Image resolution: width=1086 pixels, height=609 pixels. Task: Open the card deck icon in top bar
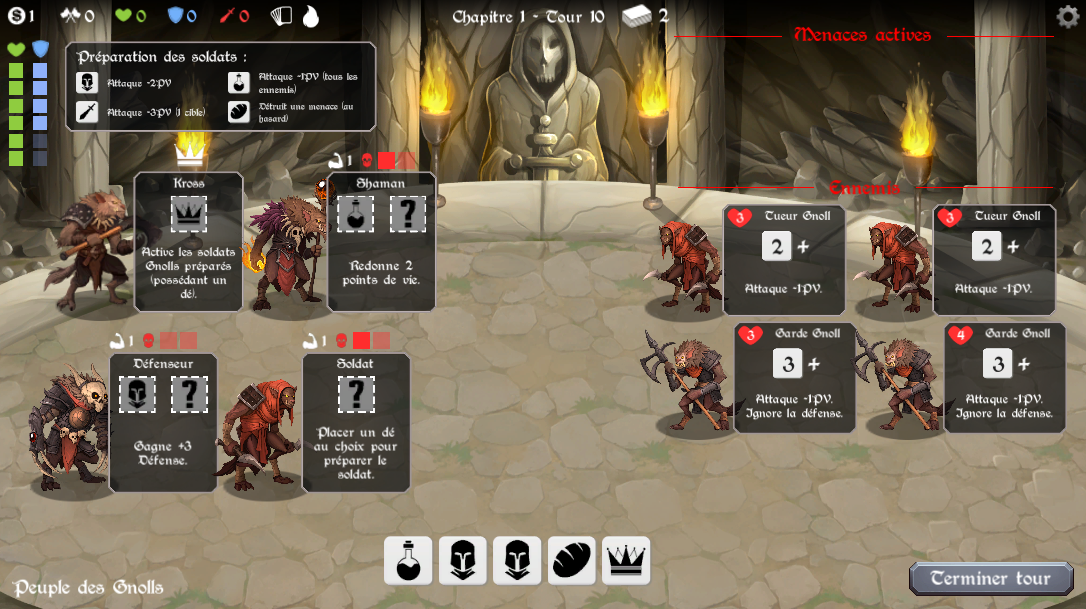coord(284,16)
